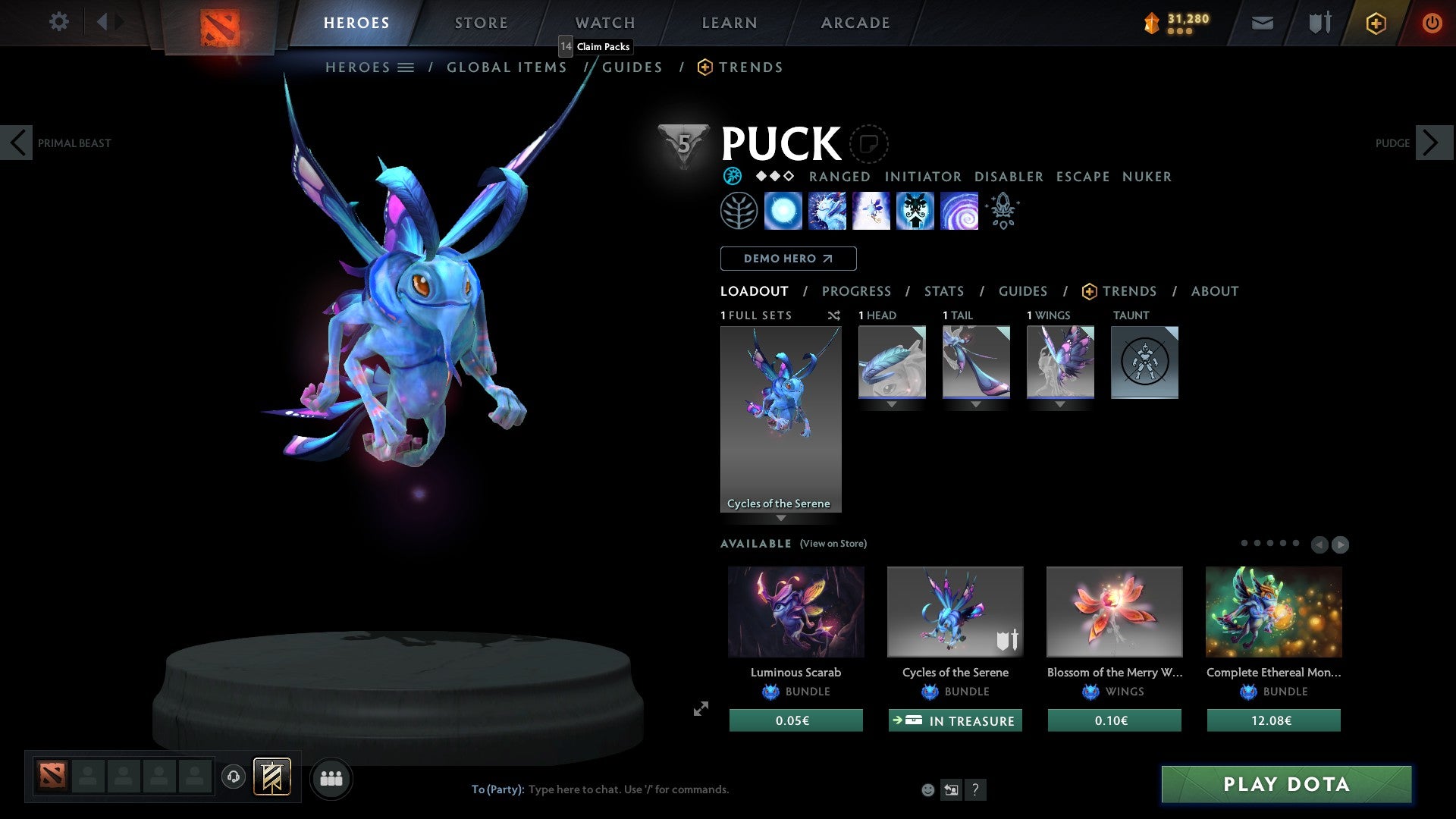The image size is (1456, 819).
Task: Open the mail notifications envelope icon
Action: point(1262,23)
